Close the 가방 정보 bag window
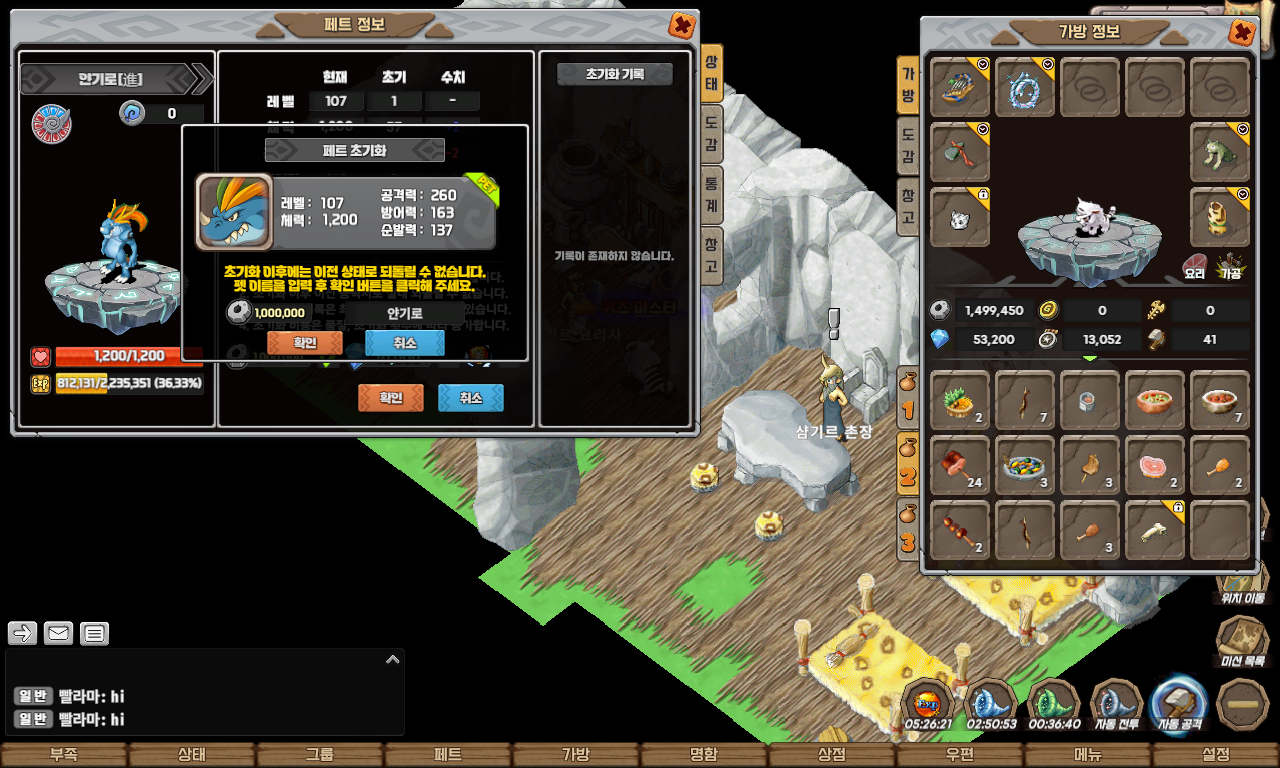Screen dimensions: 1280x768 pos(1241,33)
